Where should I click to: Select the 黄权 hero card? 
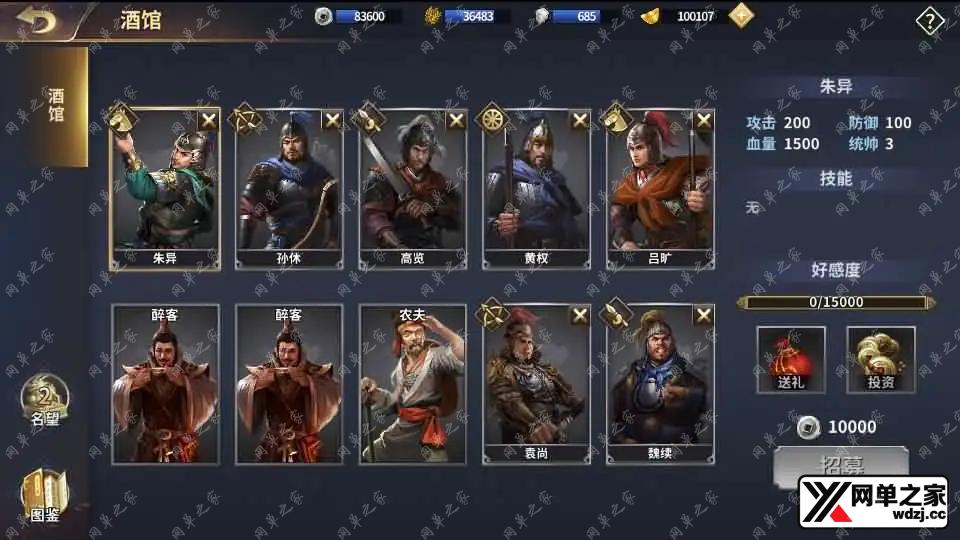coord(536,188)
